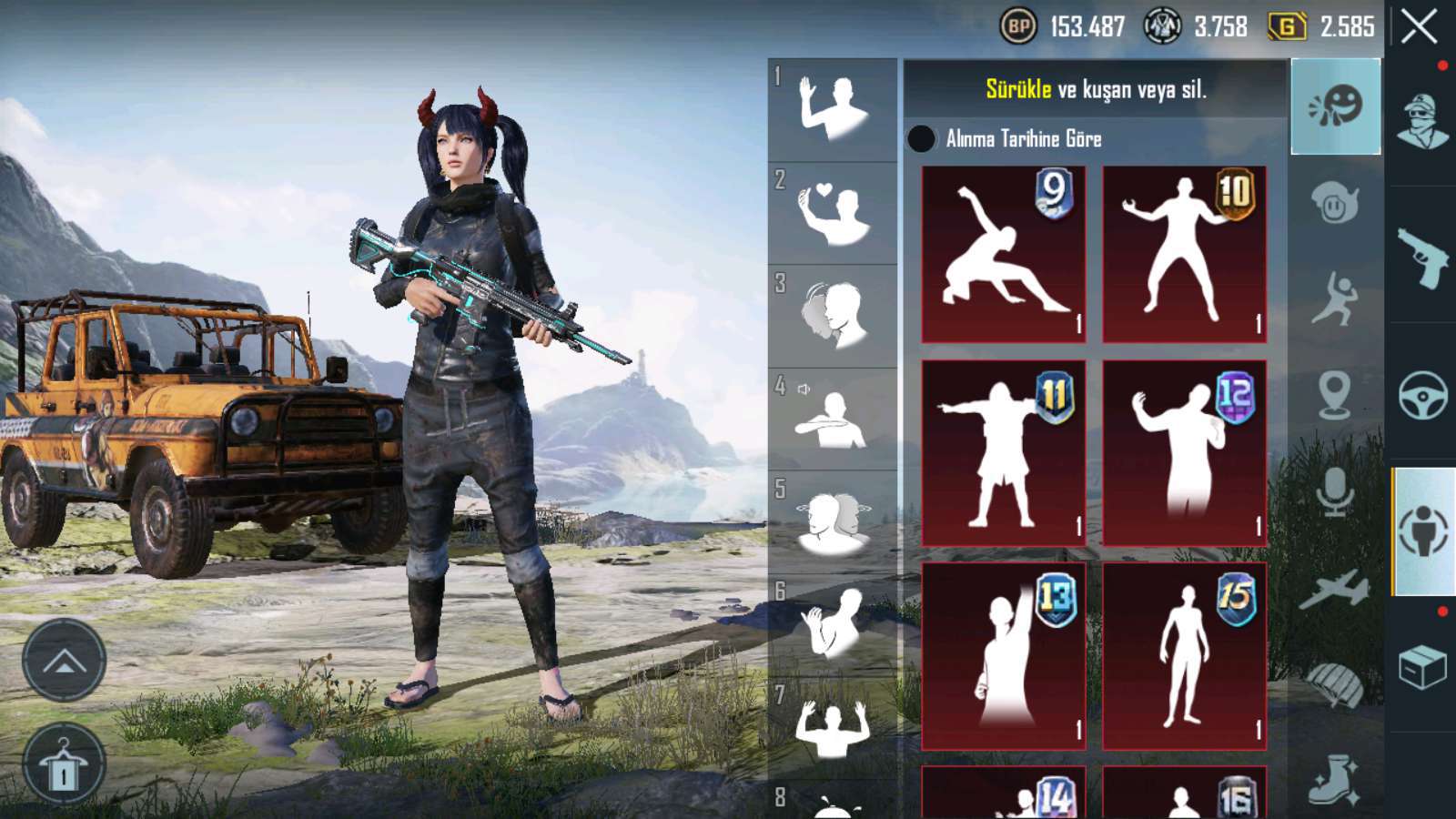Select equipped emote slot 2 heart gesture

point(833,214)
